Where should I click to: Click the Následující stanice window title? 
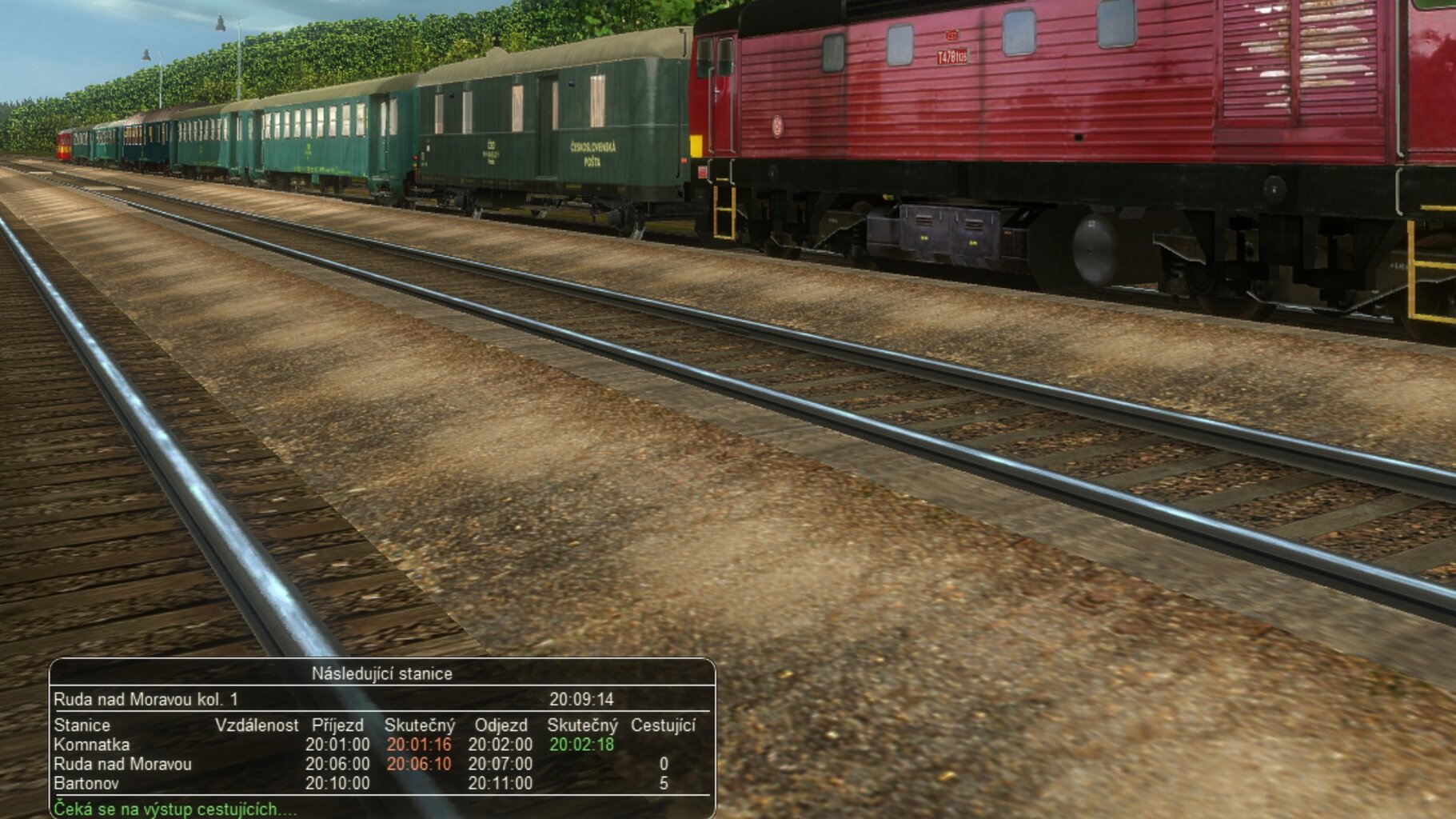tap(381, 673)
